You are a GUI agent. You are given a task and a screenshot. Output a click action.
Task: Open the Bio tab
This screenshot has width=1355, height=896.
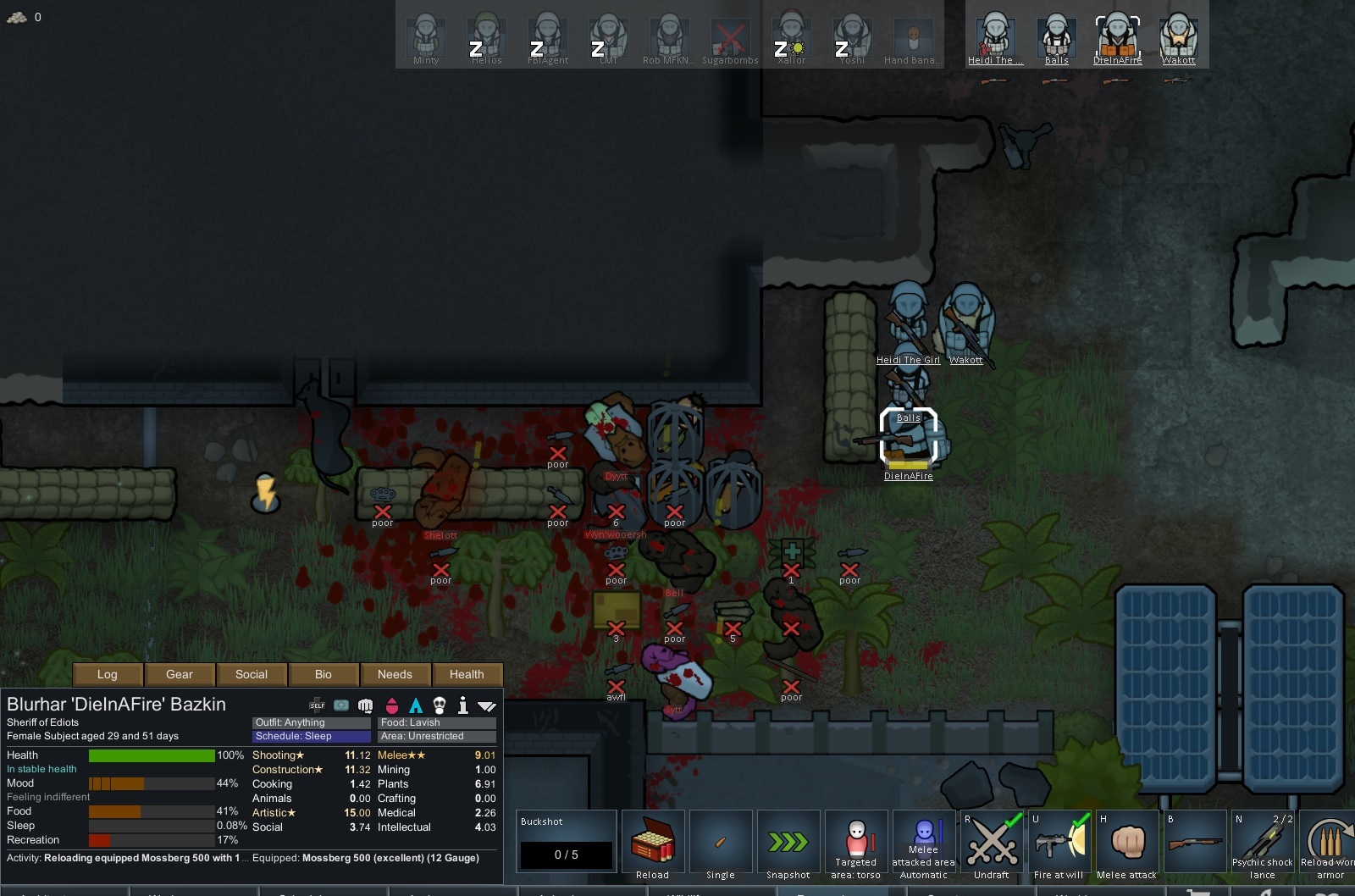324,674
